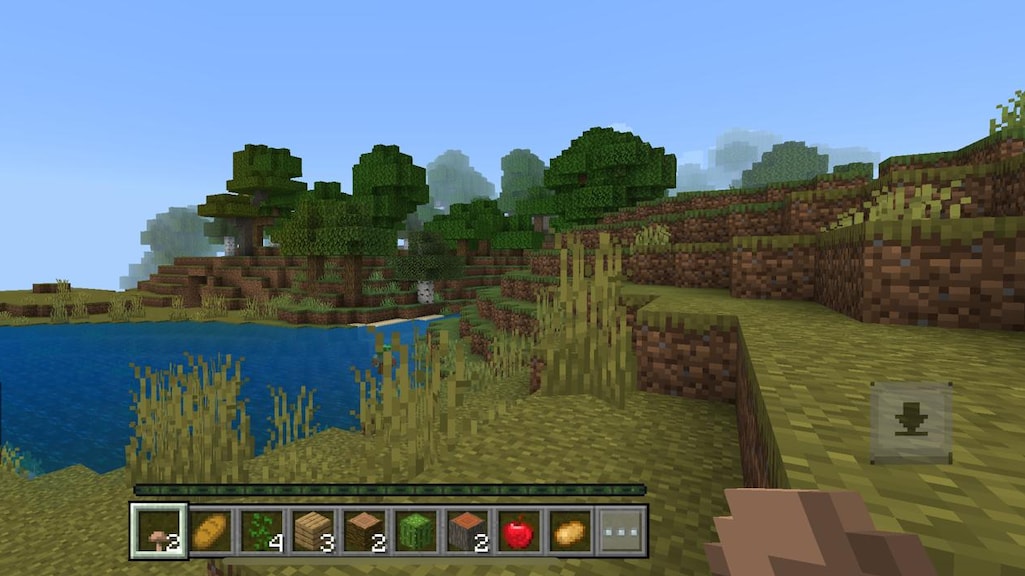Open inventory with the three-dots button
The width and height of the screenshot is (1025, 576).
click(x=620, y=531)
